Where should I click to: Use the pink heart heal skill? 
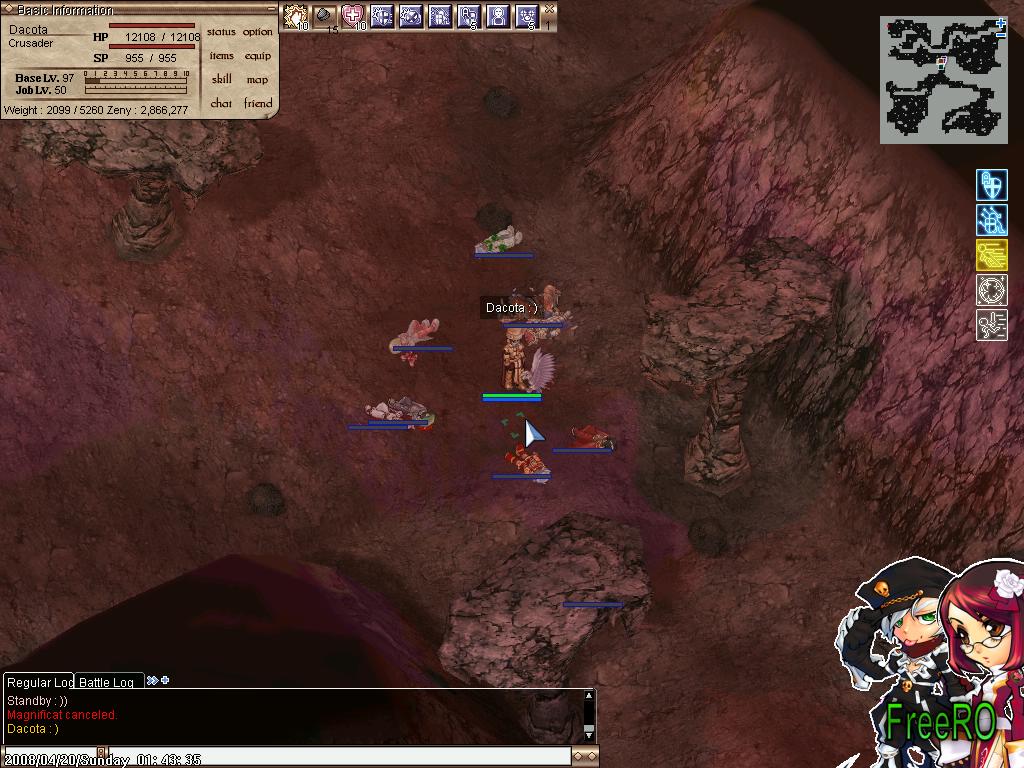coord(353,16)
